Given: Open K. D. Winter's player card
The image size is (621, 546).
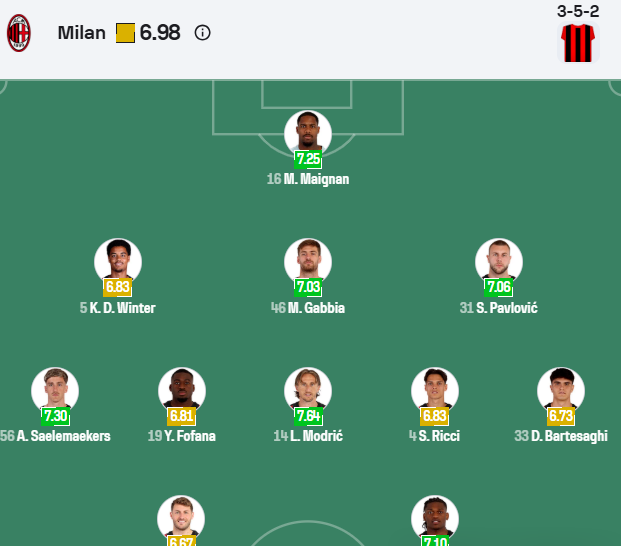Looking at the screenshot, I should (118, 264).
